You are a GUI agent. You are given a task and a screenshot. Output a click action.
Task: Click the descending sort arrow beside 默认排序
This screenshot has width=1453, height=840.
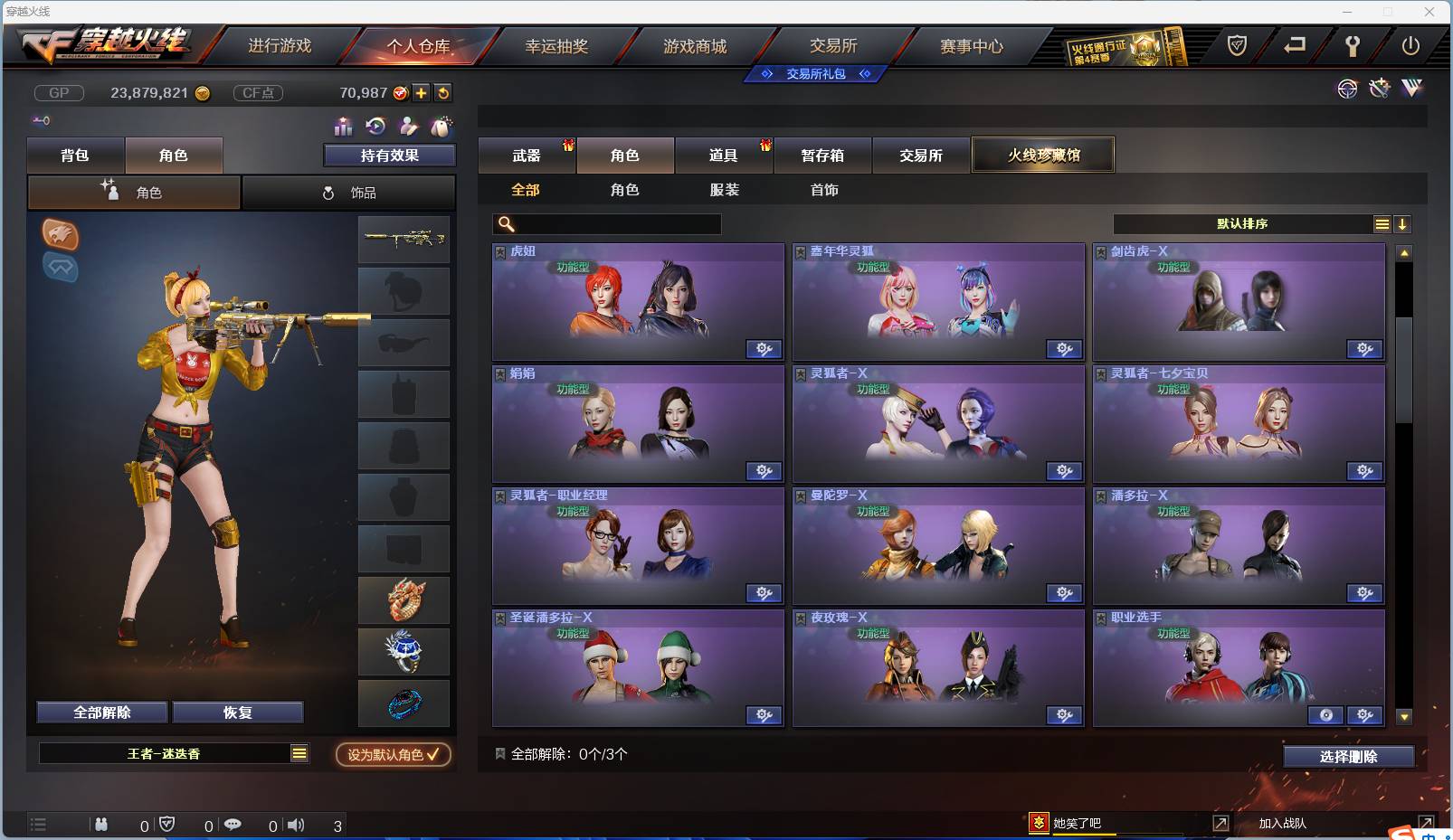(1403, 223)
